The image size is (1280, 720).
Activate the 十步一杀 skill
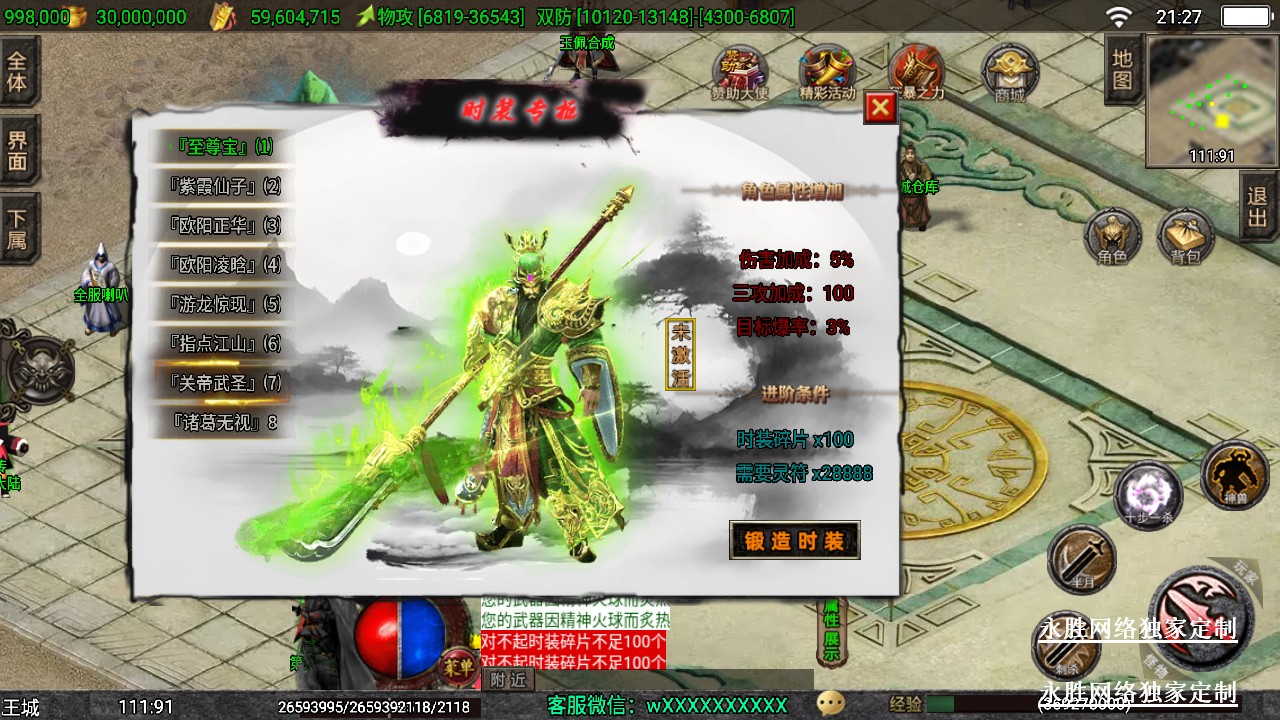[1148, 496]
